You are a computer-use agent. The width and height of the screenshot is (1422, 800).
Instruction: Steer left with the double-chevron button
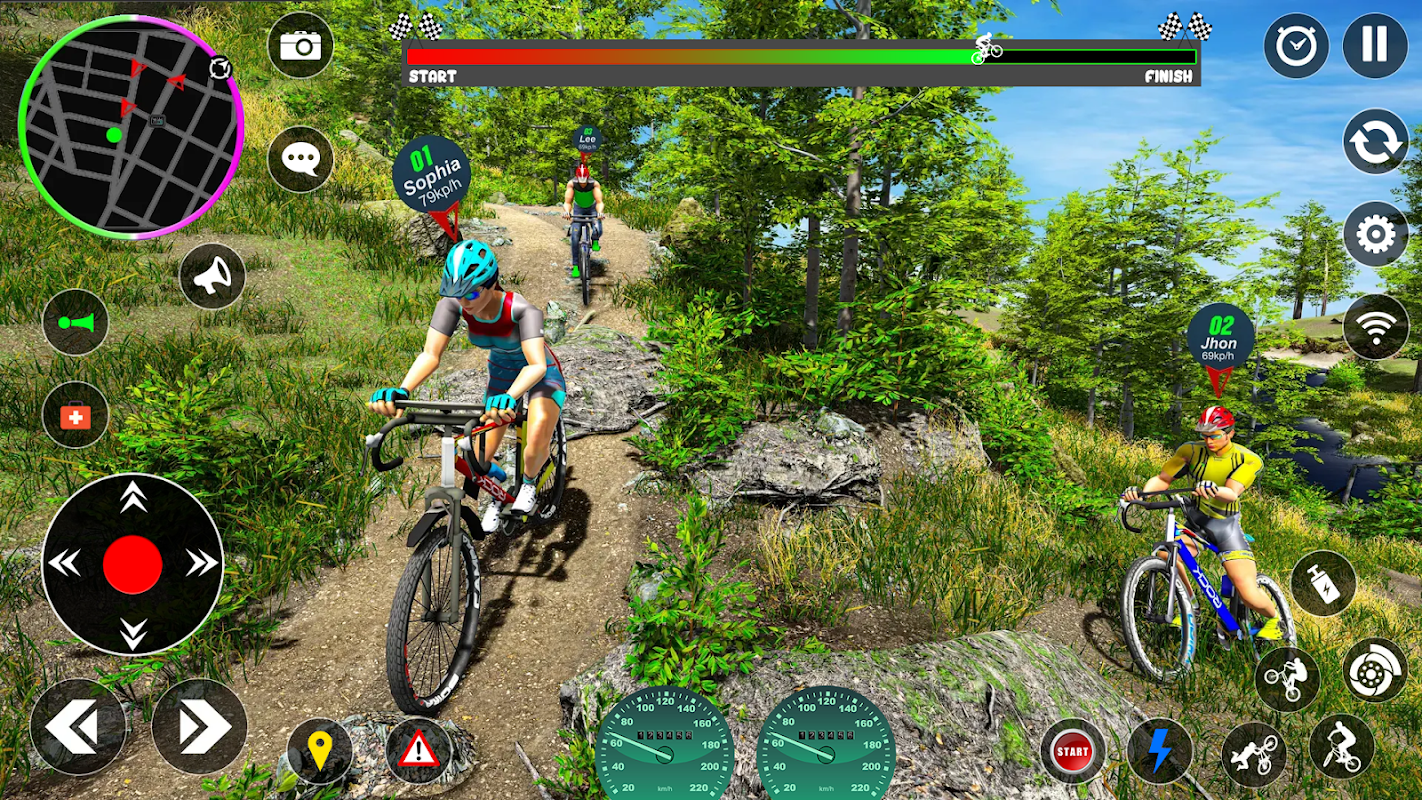coord(77,727)
